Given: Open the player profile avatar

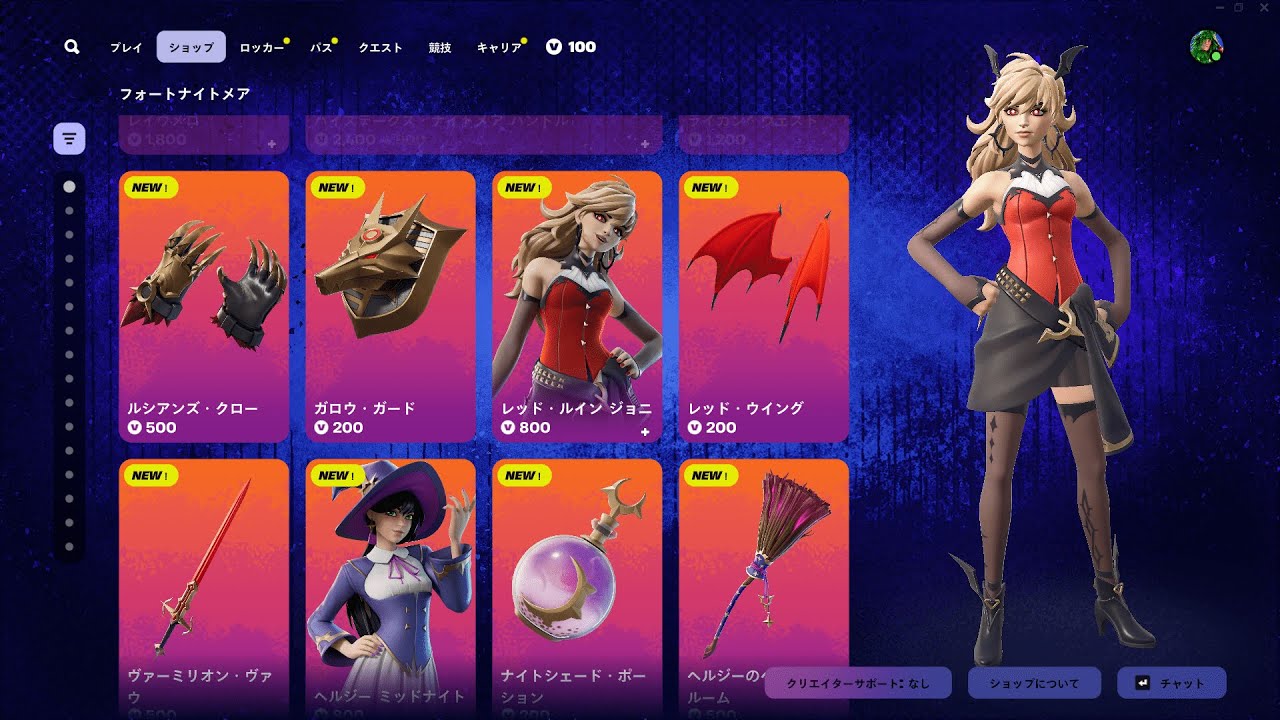Looking at the screenshot, I should (x=1206, y=47).
